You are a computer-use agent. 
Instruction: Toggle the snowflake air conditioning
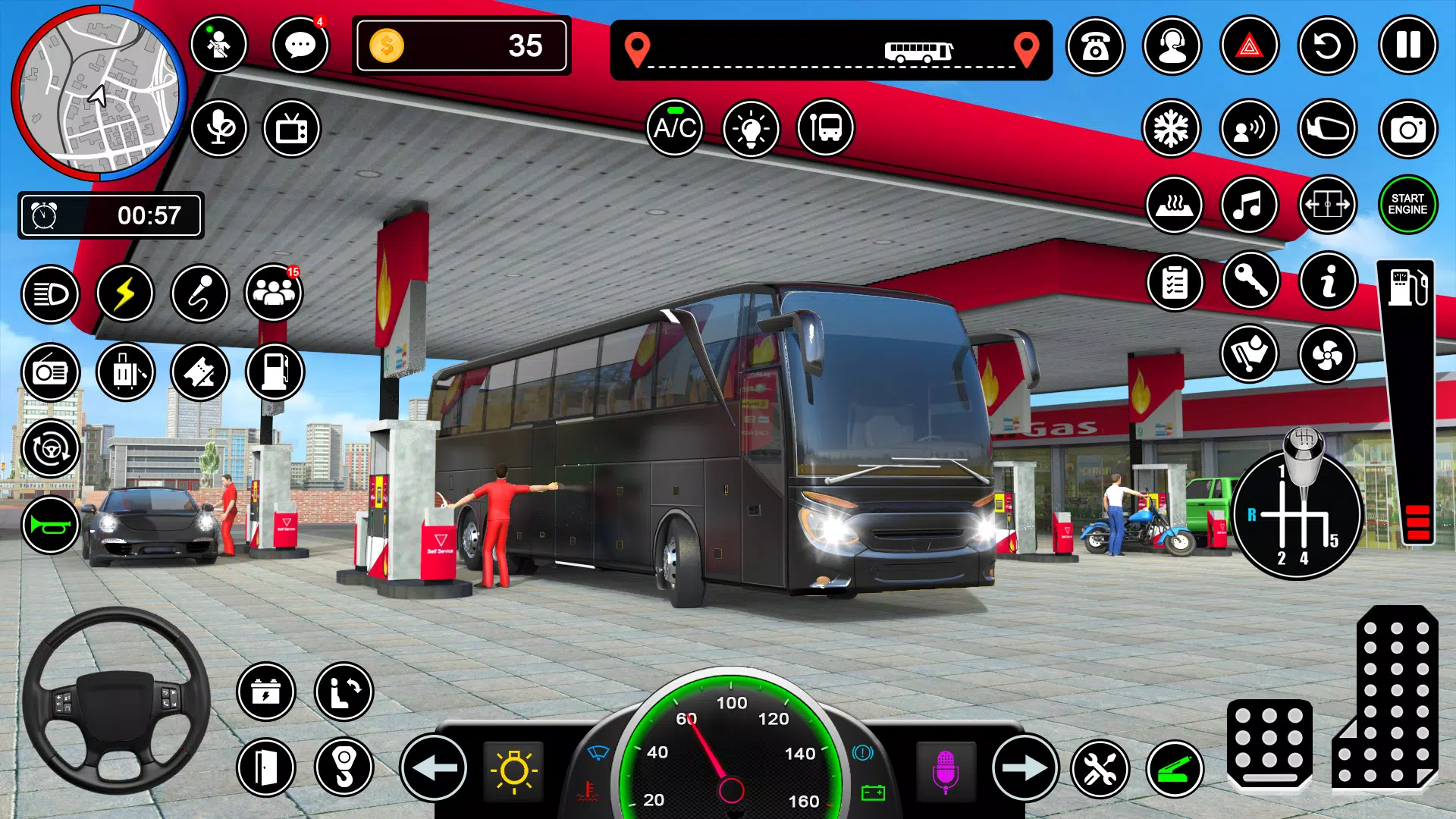point(1172,129)
